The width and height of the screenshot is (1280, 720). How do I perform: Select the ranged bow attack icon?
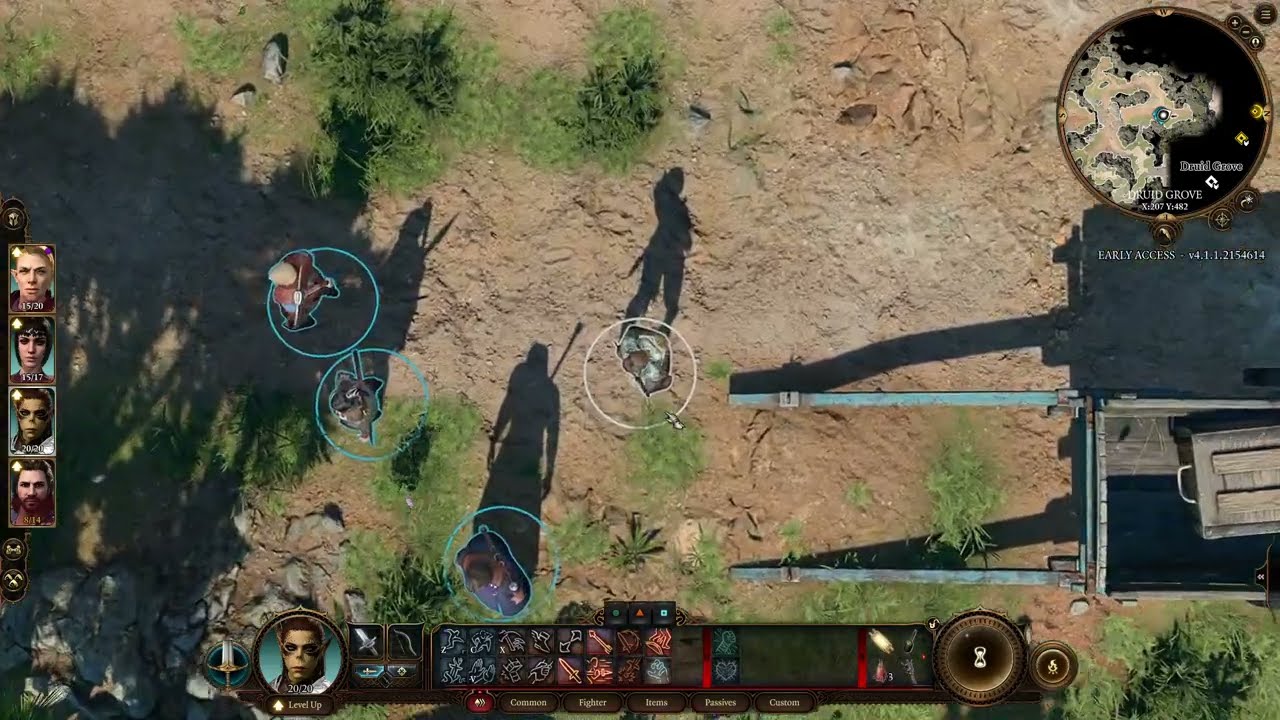click(406, 641)
